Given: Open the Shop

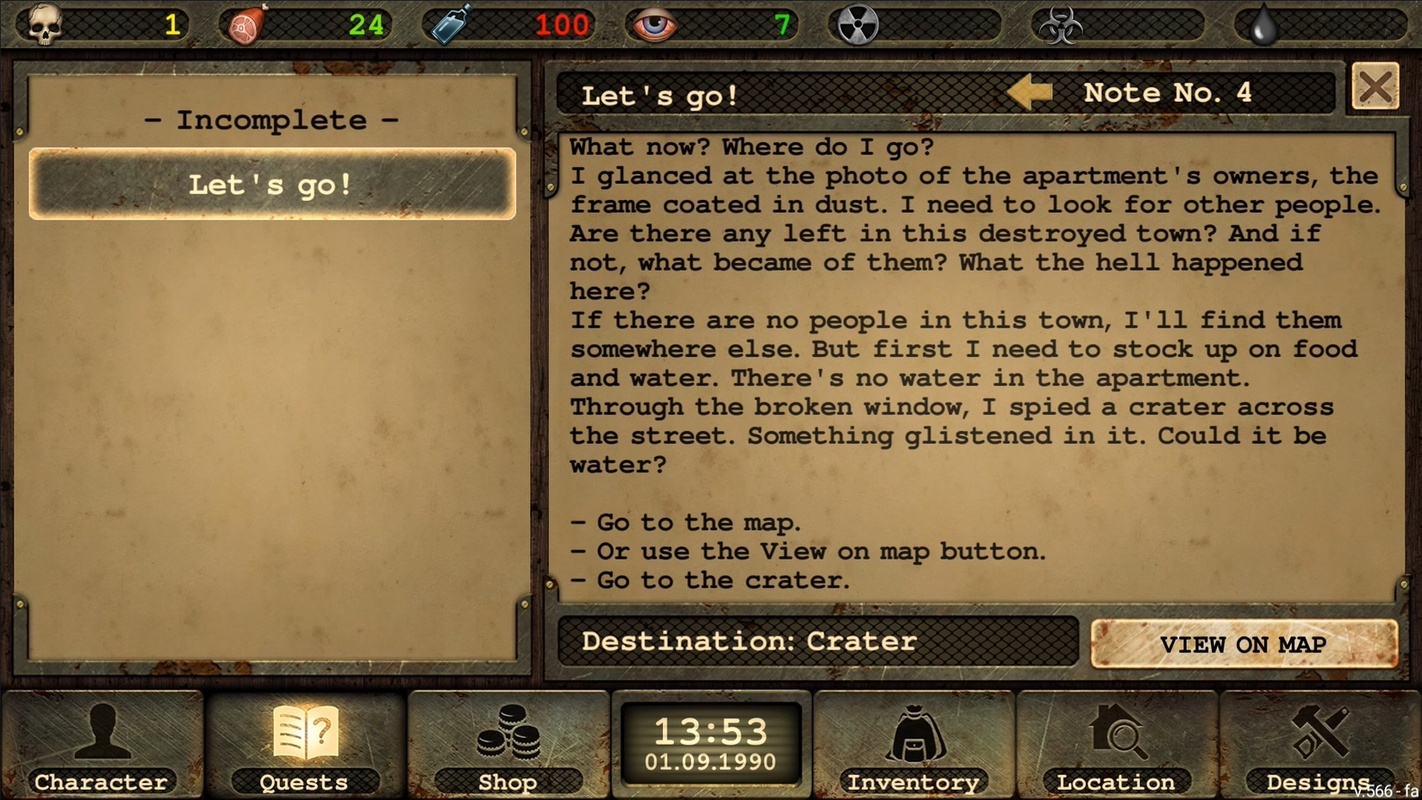Looking at the screenshot, I should 508,745.
